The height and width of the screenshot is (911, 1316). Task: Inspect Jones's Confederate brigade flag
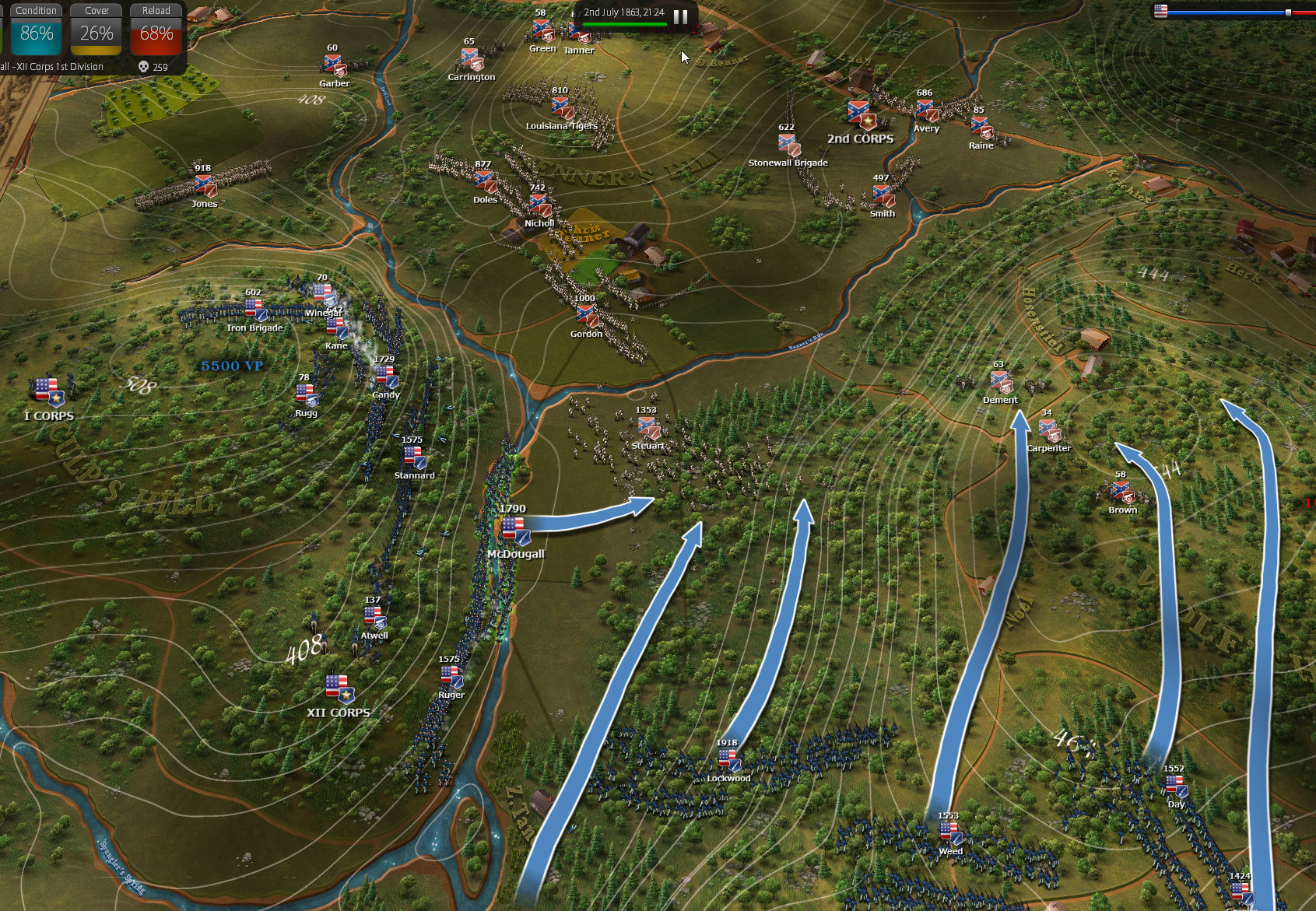tap(205, 186)
